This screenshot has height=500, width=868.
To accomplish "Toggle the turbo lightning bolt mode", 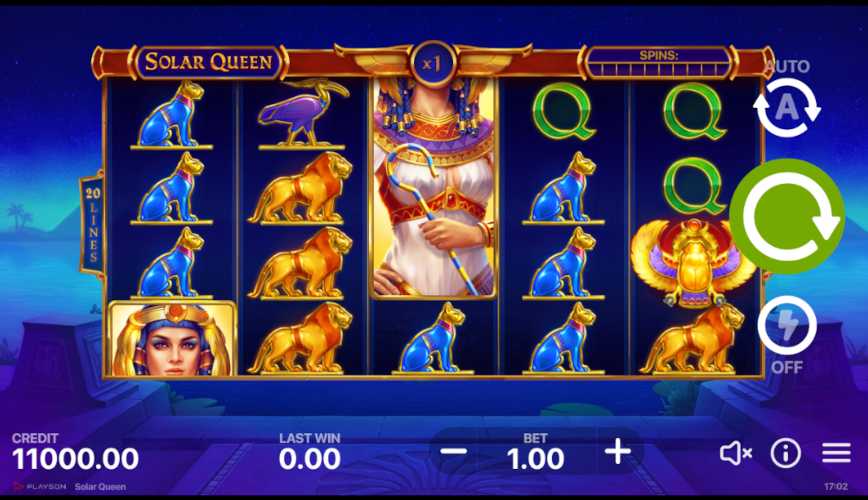I will pos(787,326).
